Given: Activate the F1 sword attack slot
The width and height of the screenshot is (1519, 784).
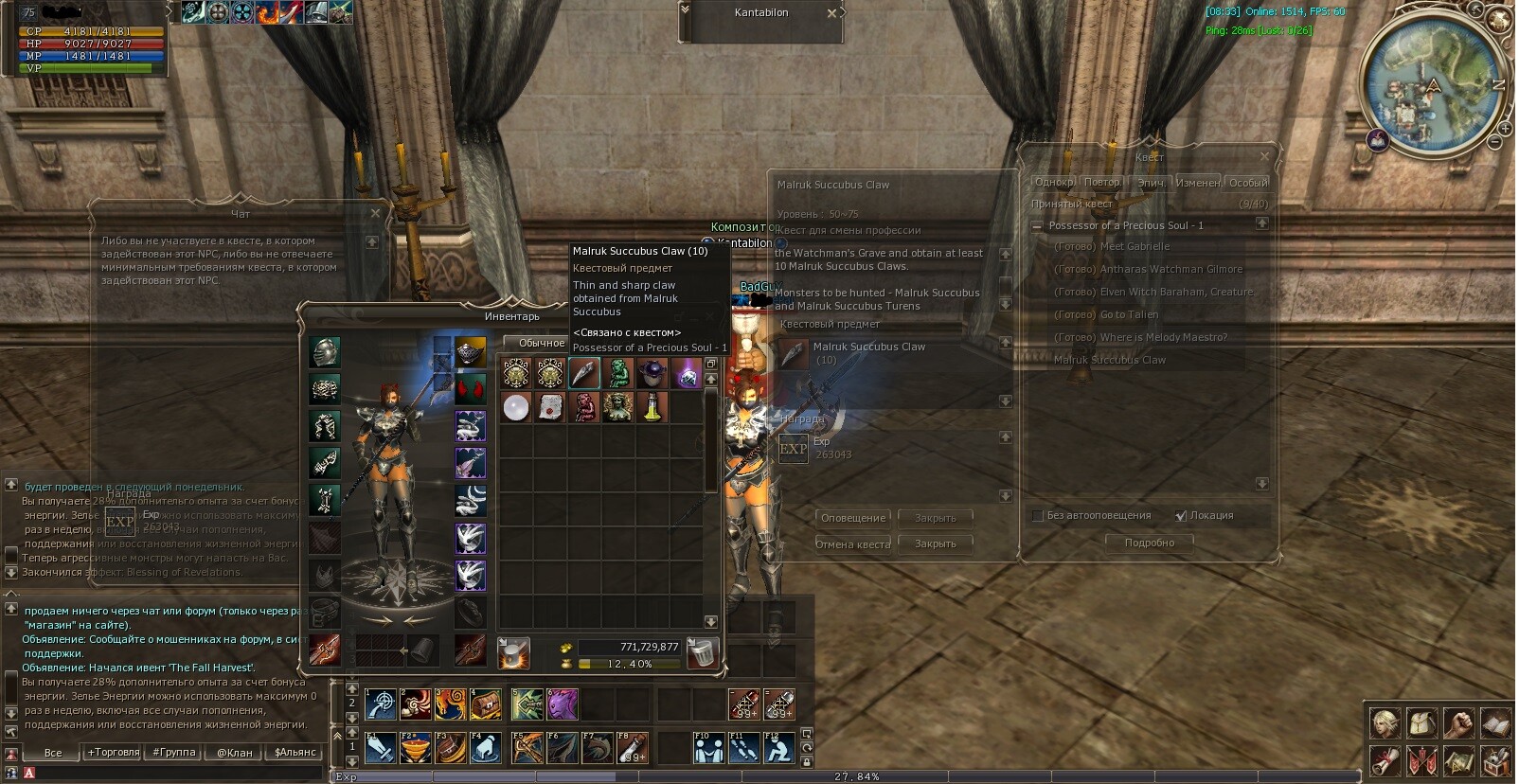Looking at the screenshot, I should pyautogui.click(x=380, y=748).
